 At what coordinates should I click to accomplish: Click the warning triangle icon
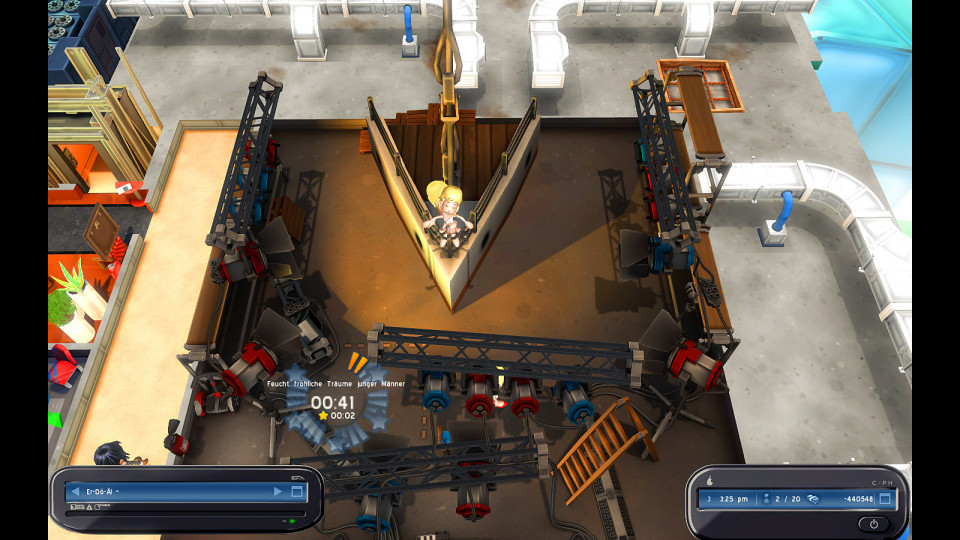click(x=88, y=508)
